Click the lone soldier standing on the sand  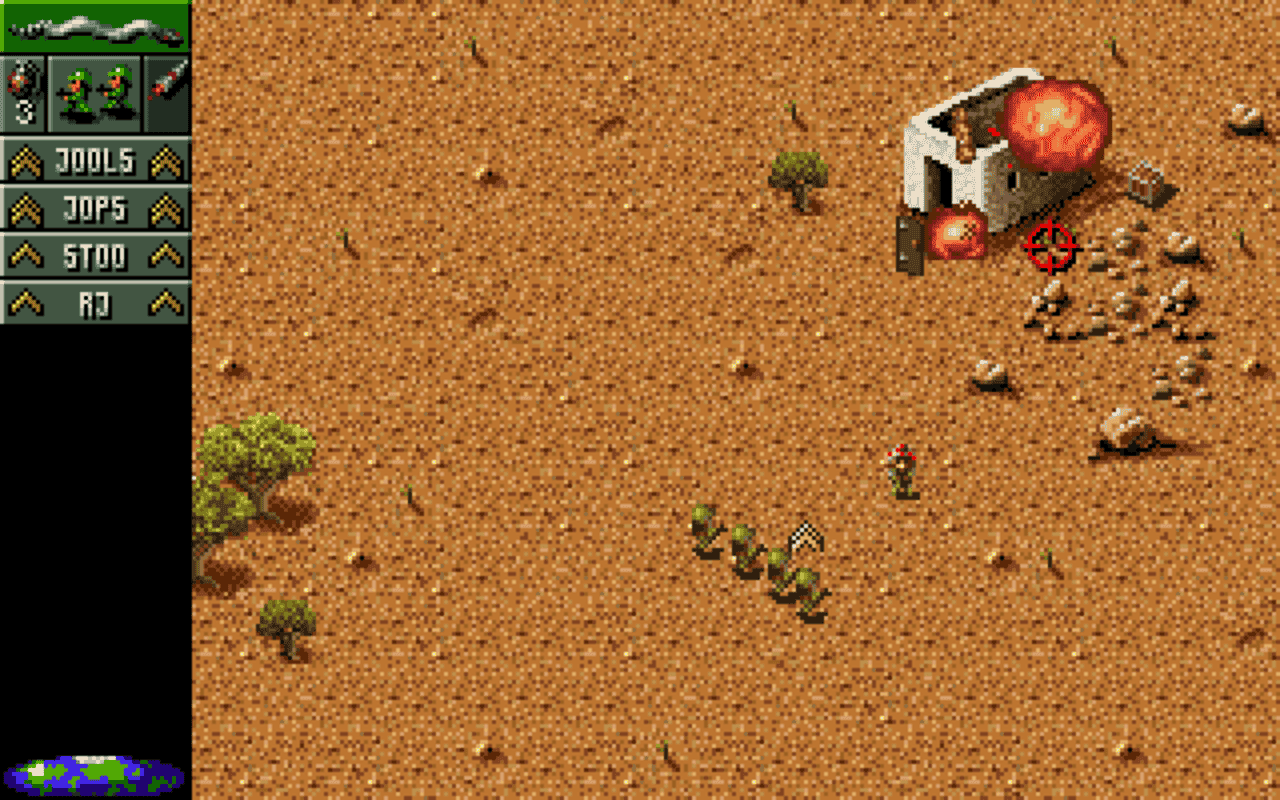click(x=901, y=468)
